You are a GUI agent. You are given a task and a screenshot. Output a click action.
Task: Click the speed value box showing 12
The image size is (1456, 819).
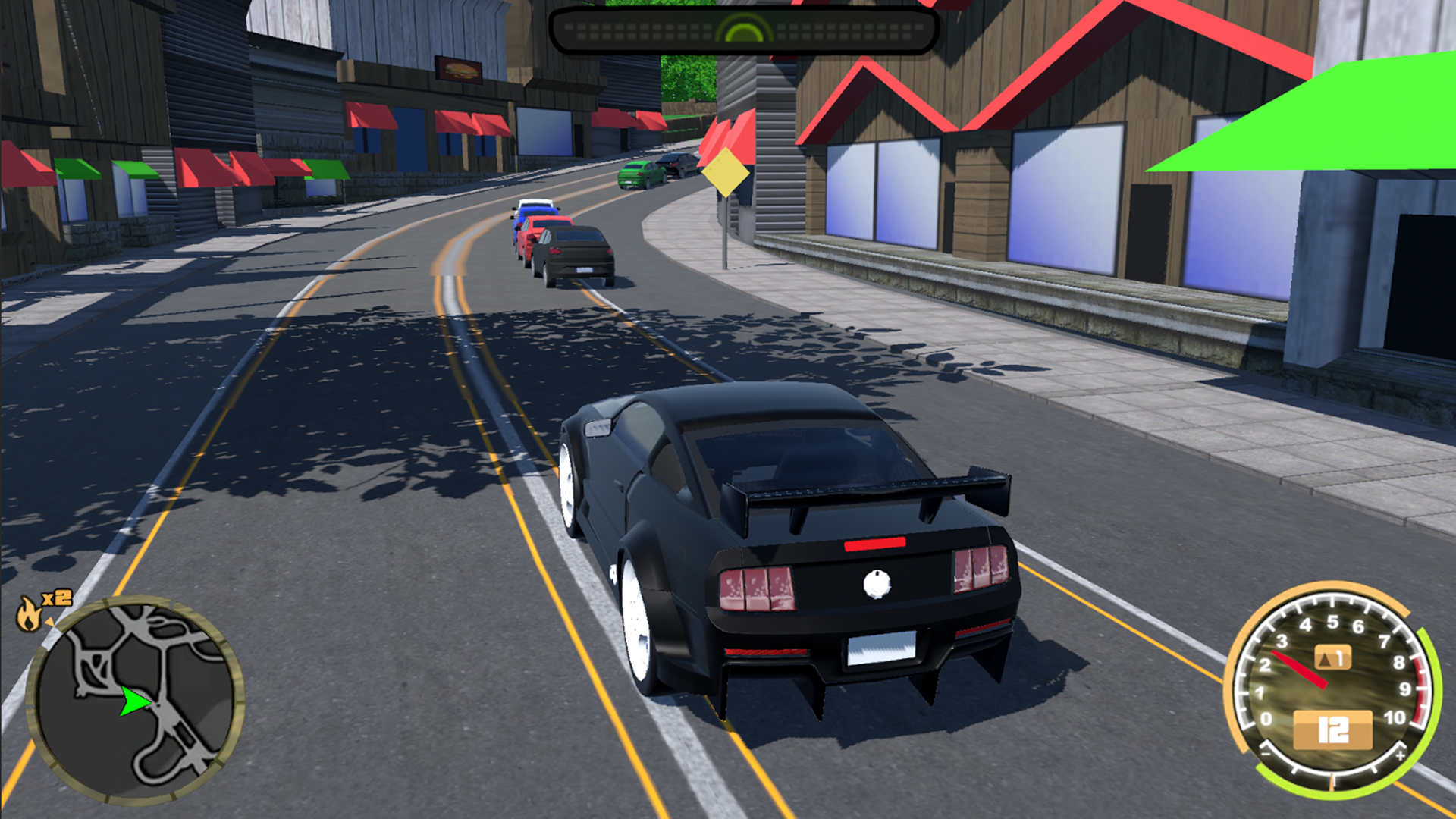click(x=1334, y=729)
